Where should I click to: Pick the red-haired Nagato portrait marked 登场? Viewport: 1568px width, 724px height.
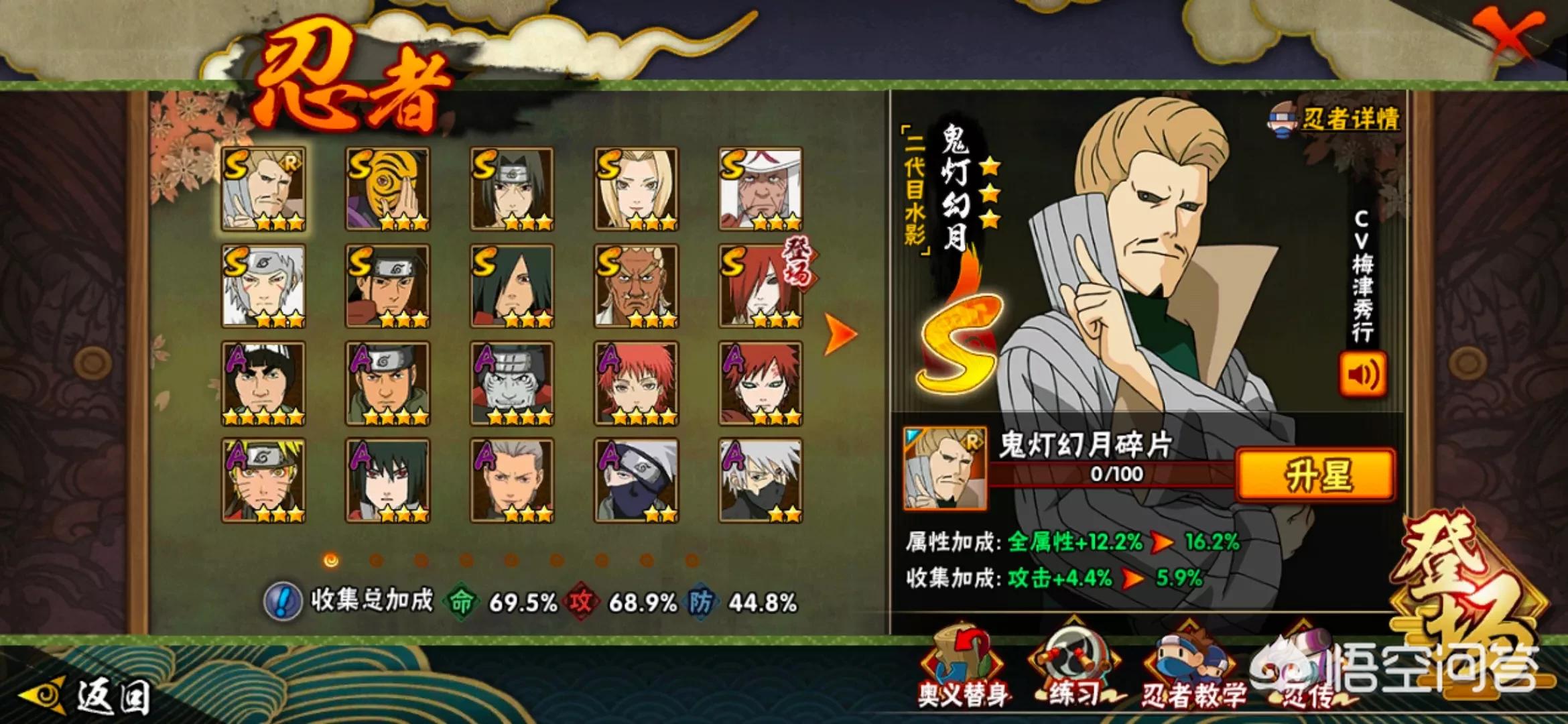[x=761, y=286]
